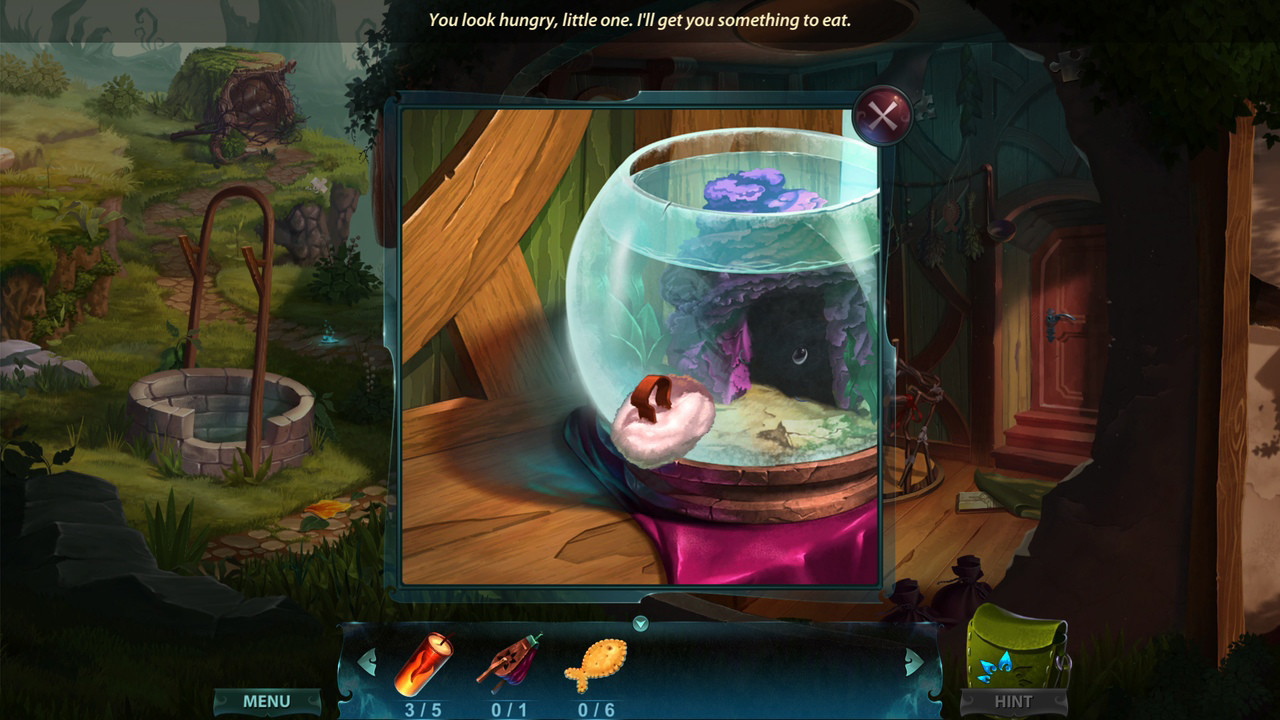Close the fishbowl zoom window
Image resolution: width=1280 pixels, height=720 pixels.
pos(881,117)
